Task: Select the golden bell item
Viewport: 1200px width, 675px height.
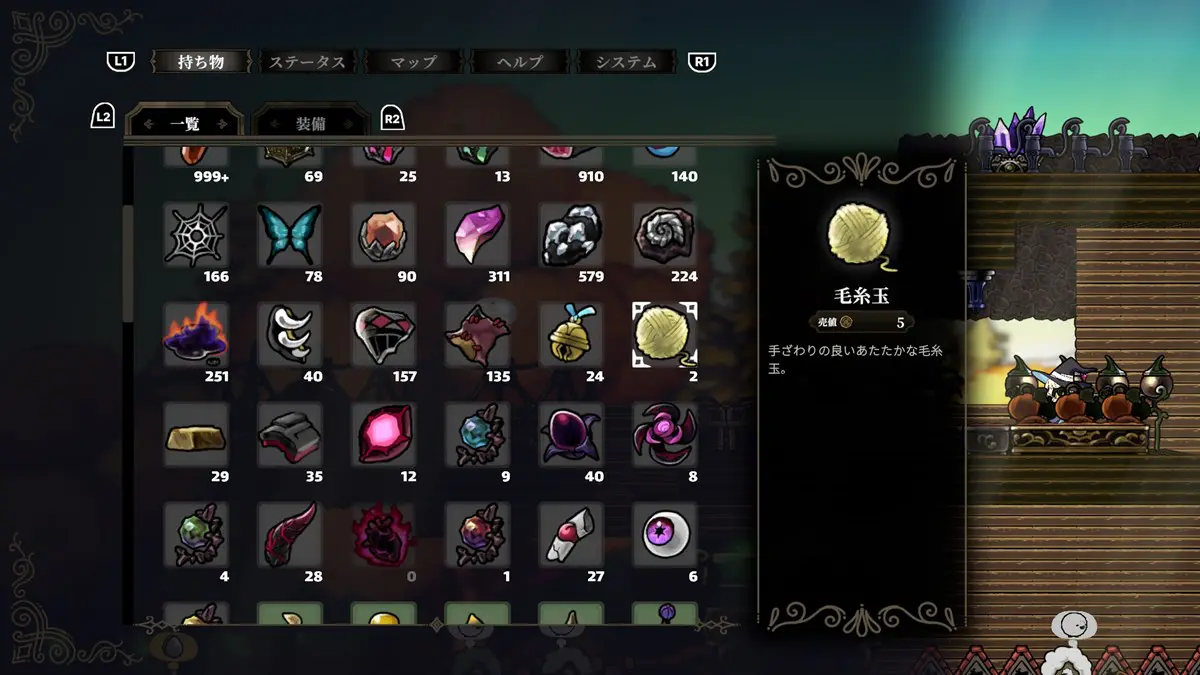Action: tap(571, 334)
